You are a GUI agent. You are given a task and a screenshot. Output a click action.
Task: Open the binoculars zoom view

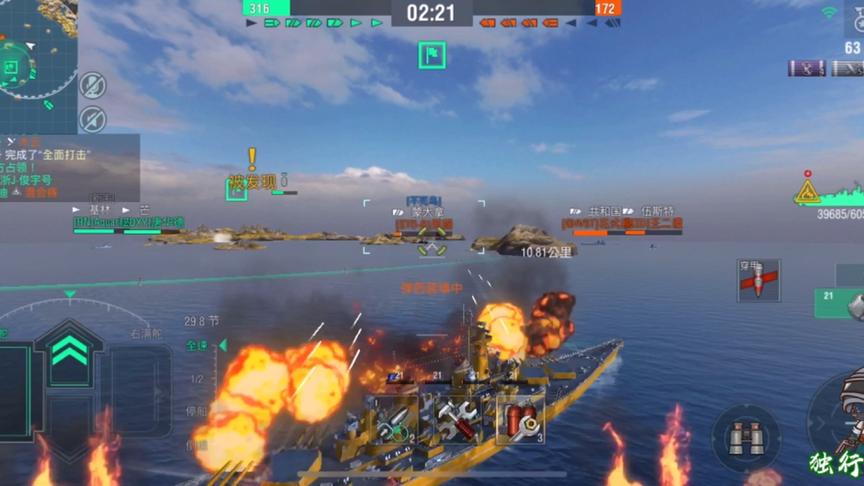tap(746, 438)
